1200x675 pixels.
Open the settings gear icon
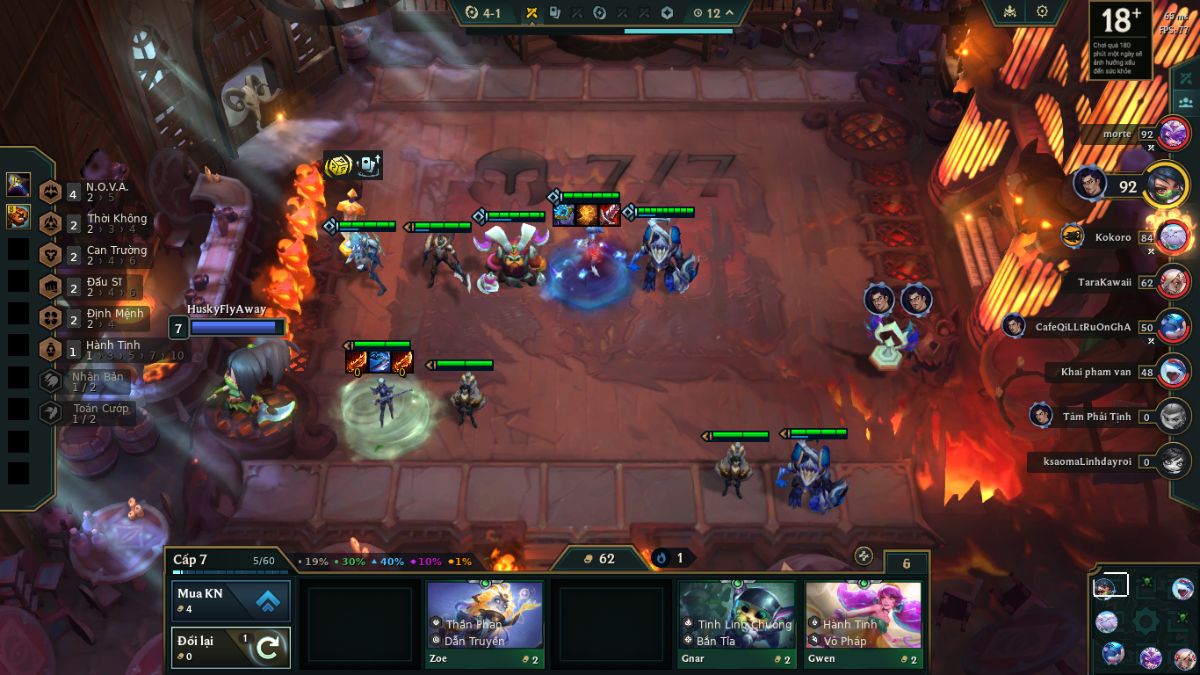click(x=1042, y=12)
